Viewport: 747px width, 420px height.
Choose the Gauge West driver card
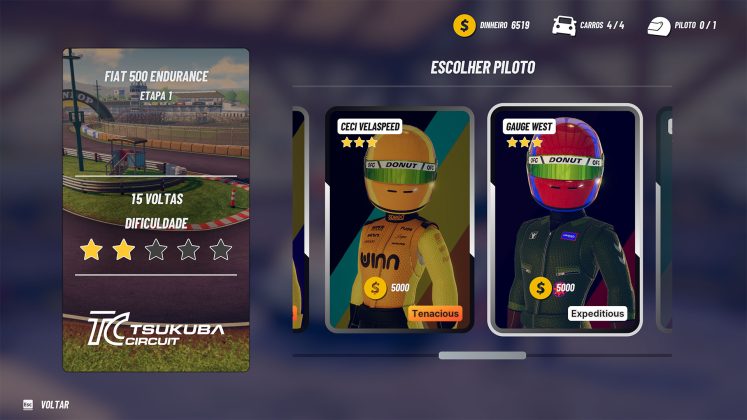click(564, 219)
